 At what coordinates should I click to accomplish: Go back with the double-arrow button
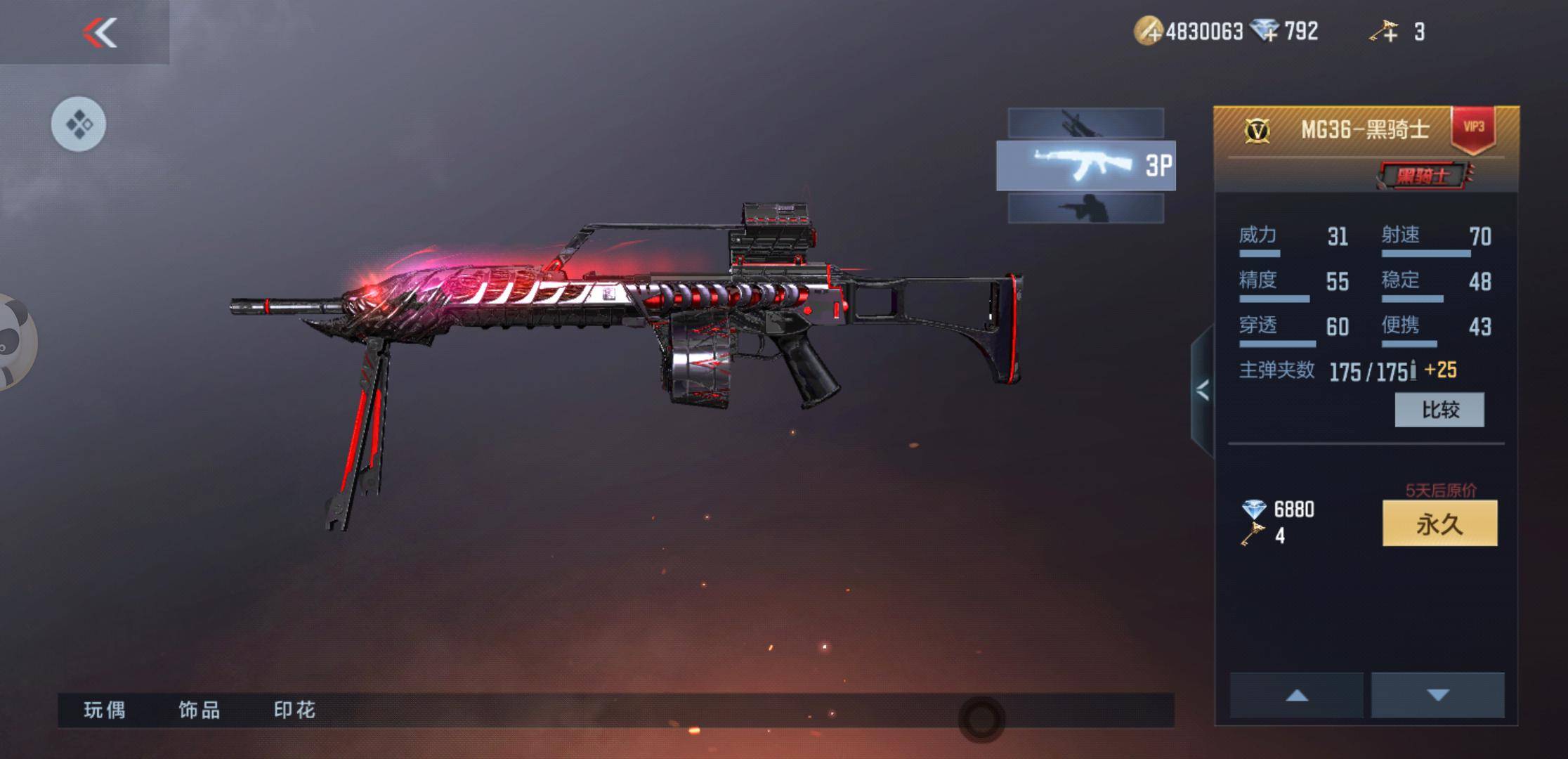(99, 32)
